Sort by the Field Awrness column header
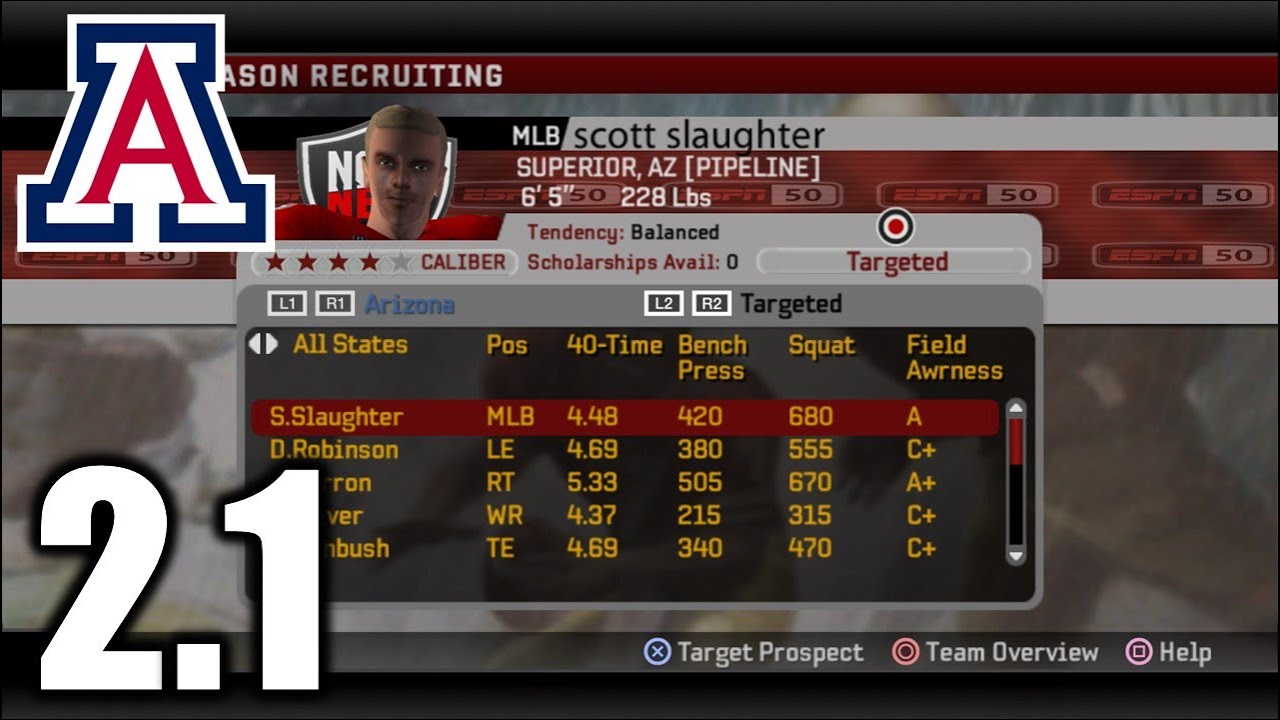Image resolution: width=1280 pixels, height=720 pixels. pyautogui.click(x=953, y=357)
